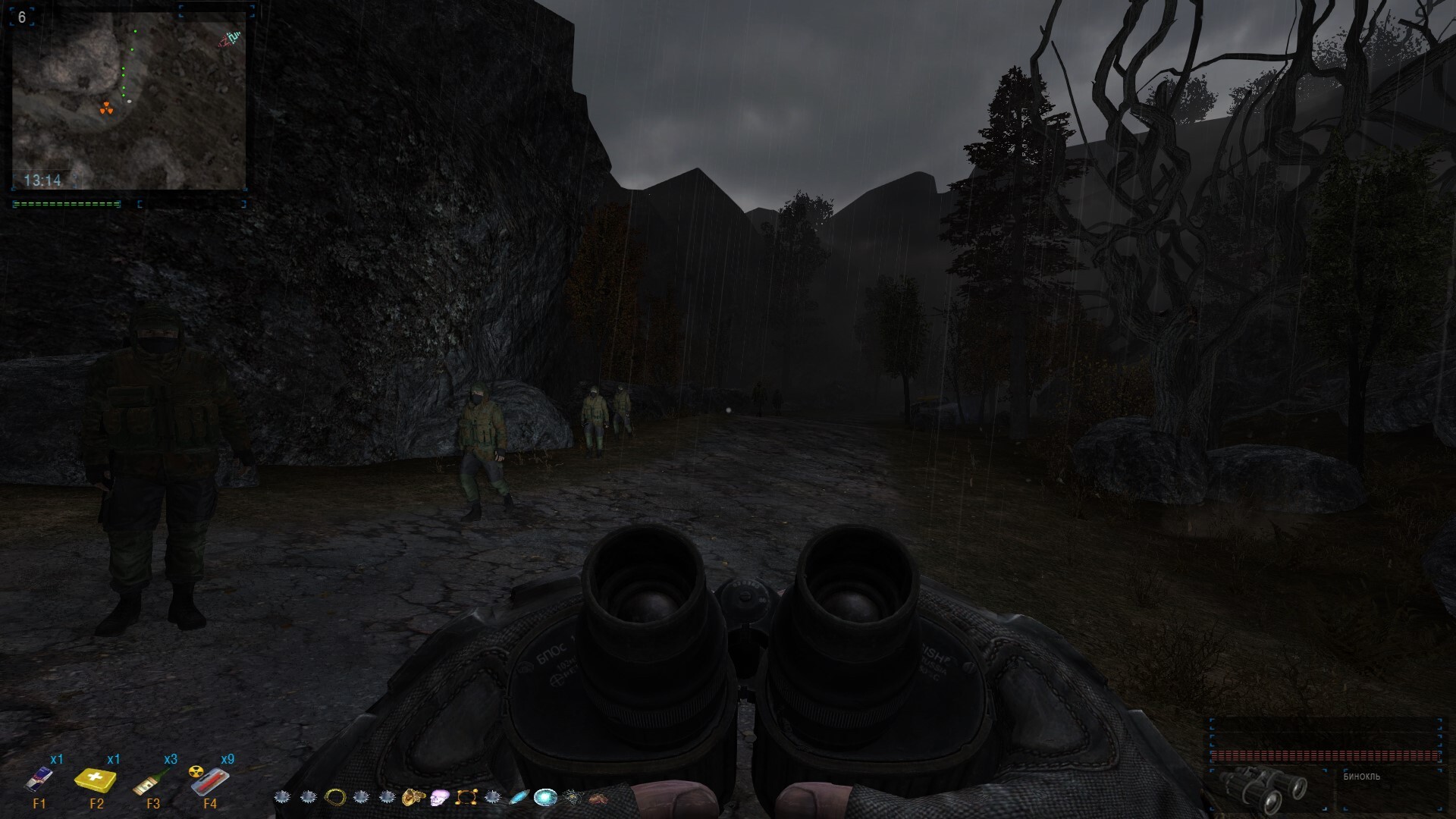Click the glowing cyan orb artifact
This screenshot has width=1456, height=819.
coord(545,797)
